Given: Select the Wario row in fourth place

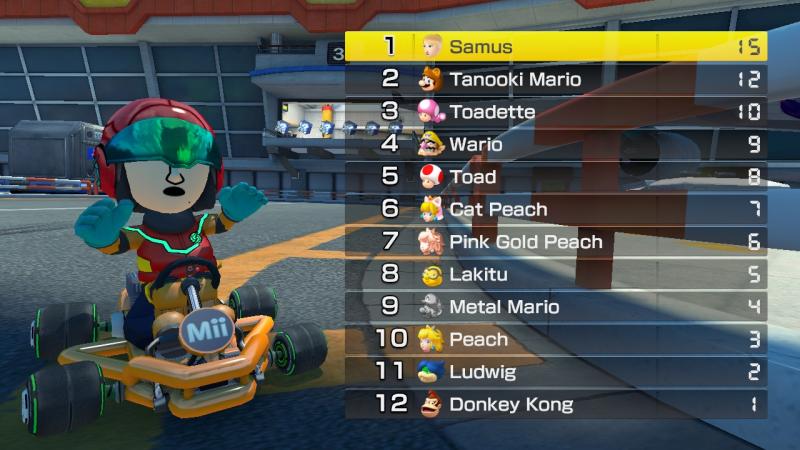Looking at the screenshot, I should point(556,144).
